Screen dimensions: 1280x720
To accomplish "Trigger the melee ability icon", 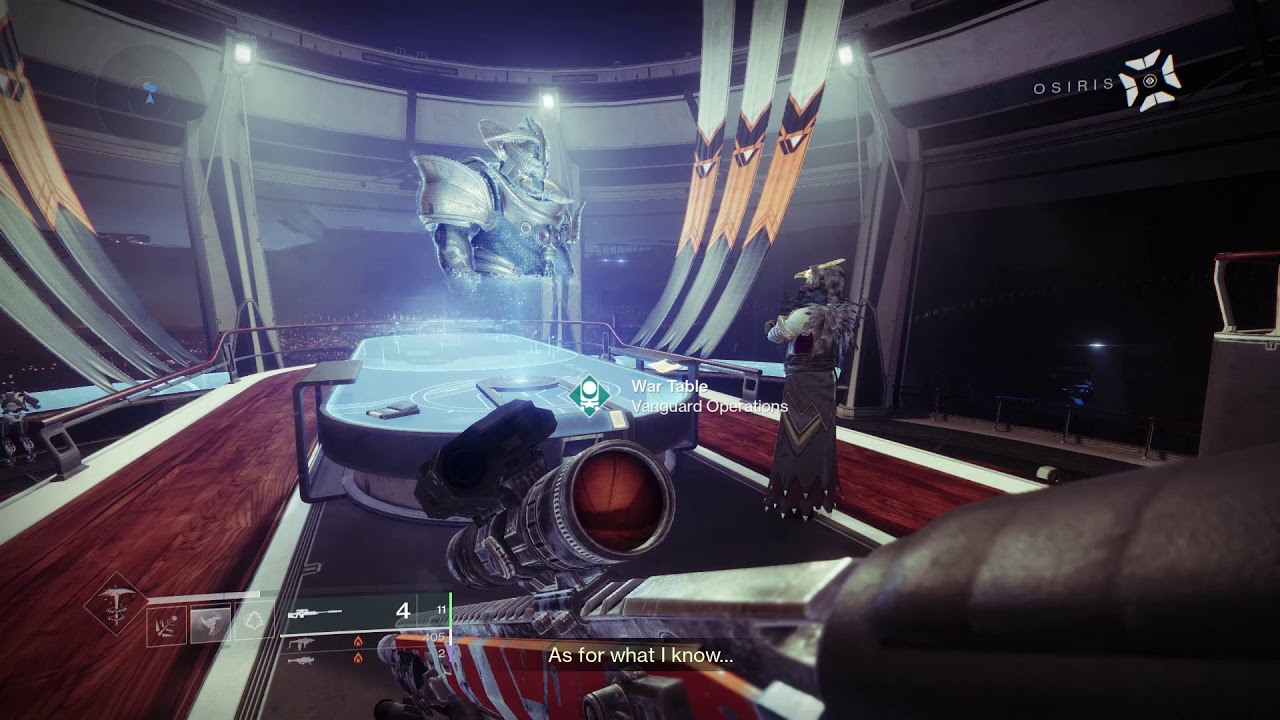I will pos(211,626).
